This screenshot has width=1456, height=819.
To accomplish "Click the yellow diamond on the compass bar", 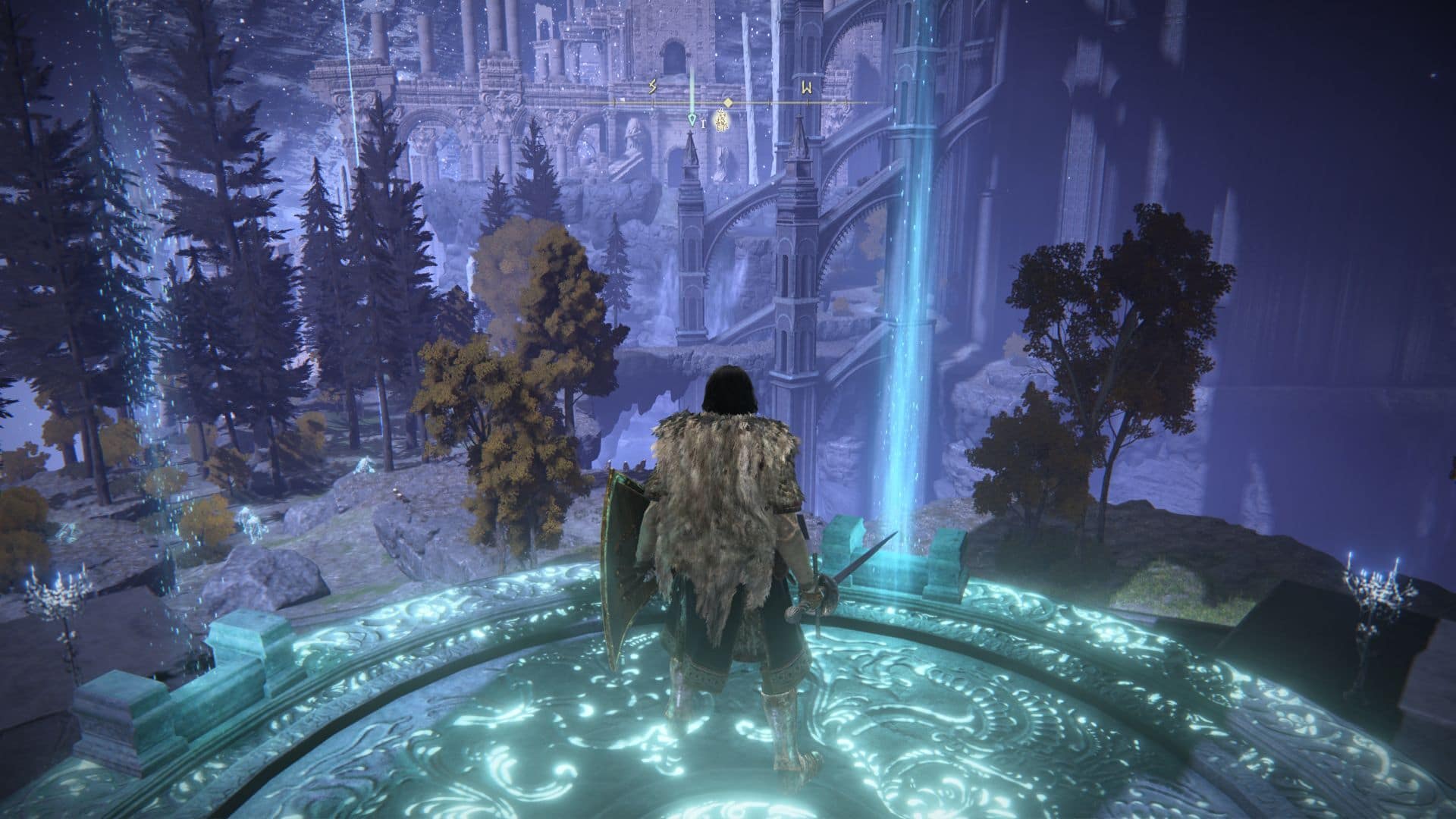I will point(727,102).
